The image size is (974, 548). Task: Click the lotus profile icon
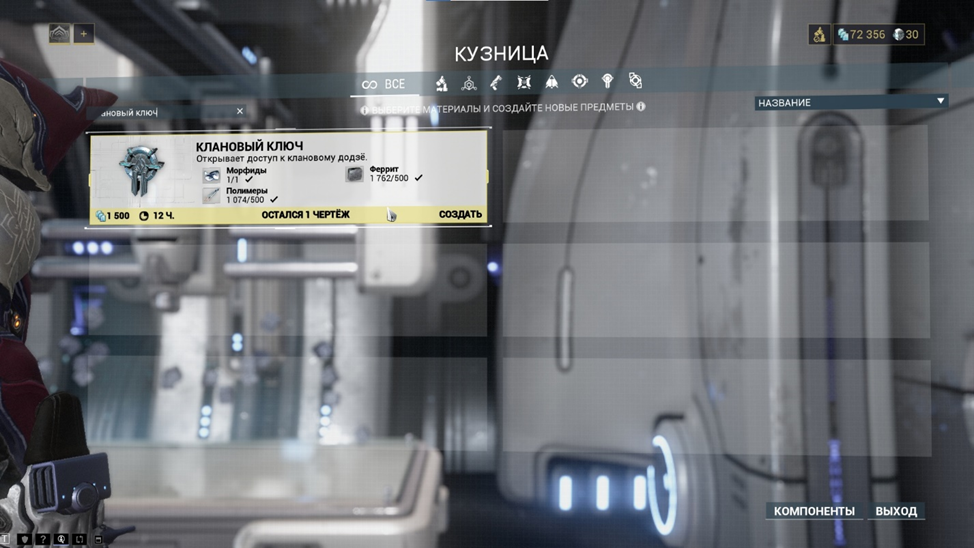pyautogui.click(x=59, y=34)
